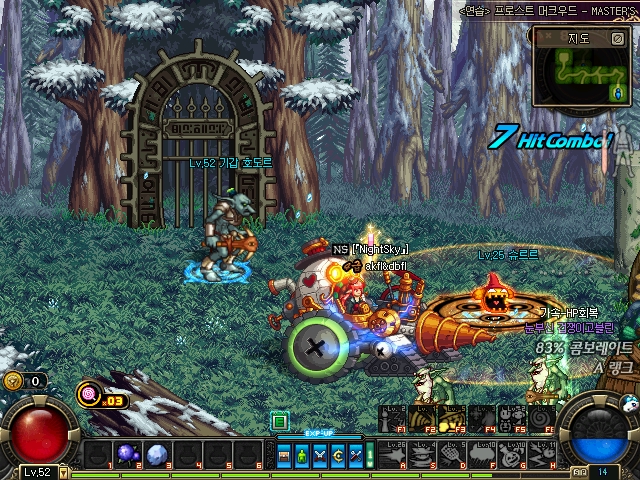
Task: Open the green character silhouette menu icon
Action: [303, 455]
